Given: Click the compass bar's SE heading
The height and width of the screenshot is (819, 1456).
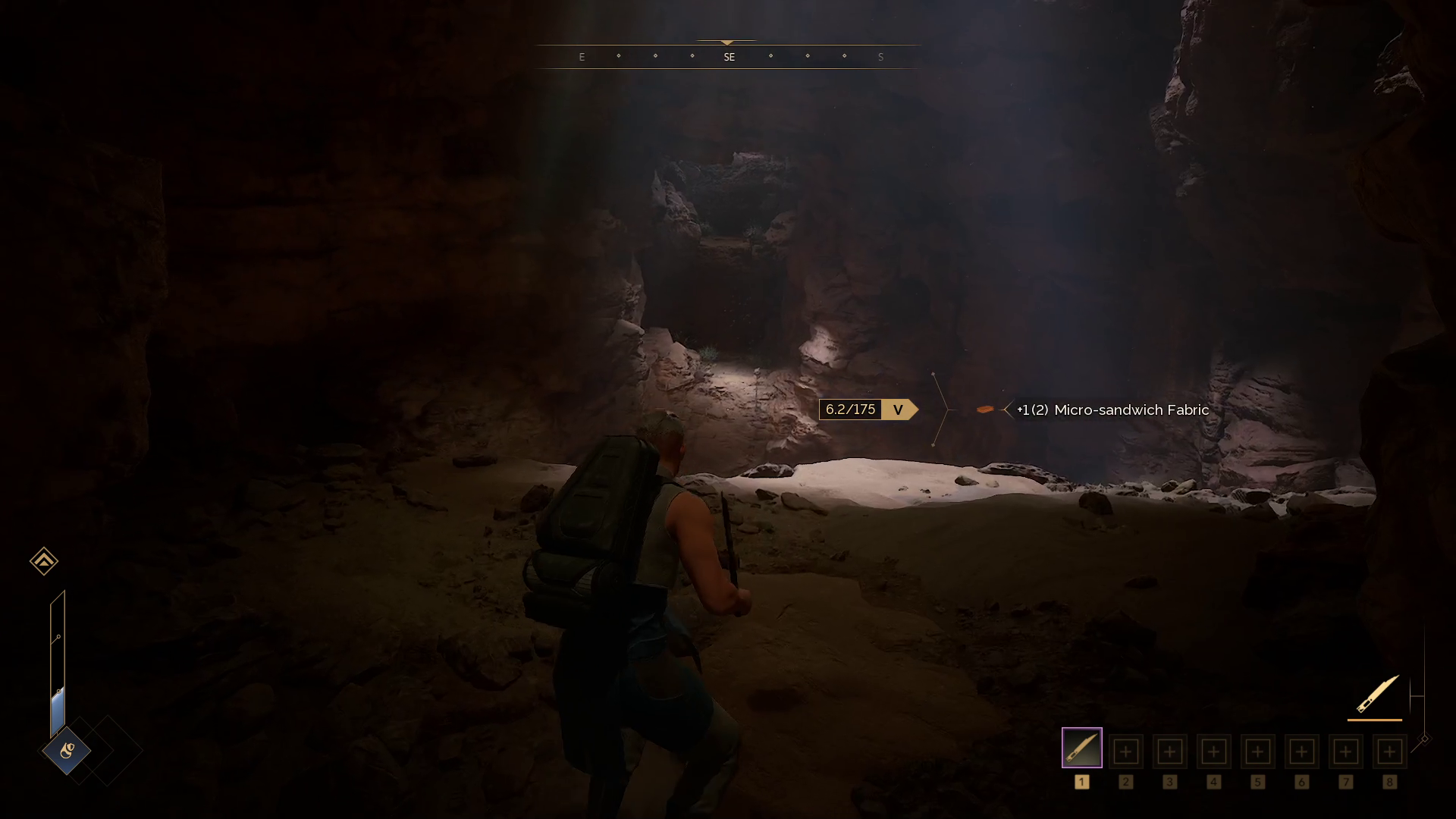Looking at the screenshot, I should [x=729, y=57].
